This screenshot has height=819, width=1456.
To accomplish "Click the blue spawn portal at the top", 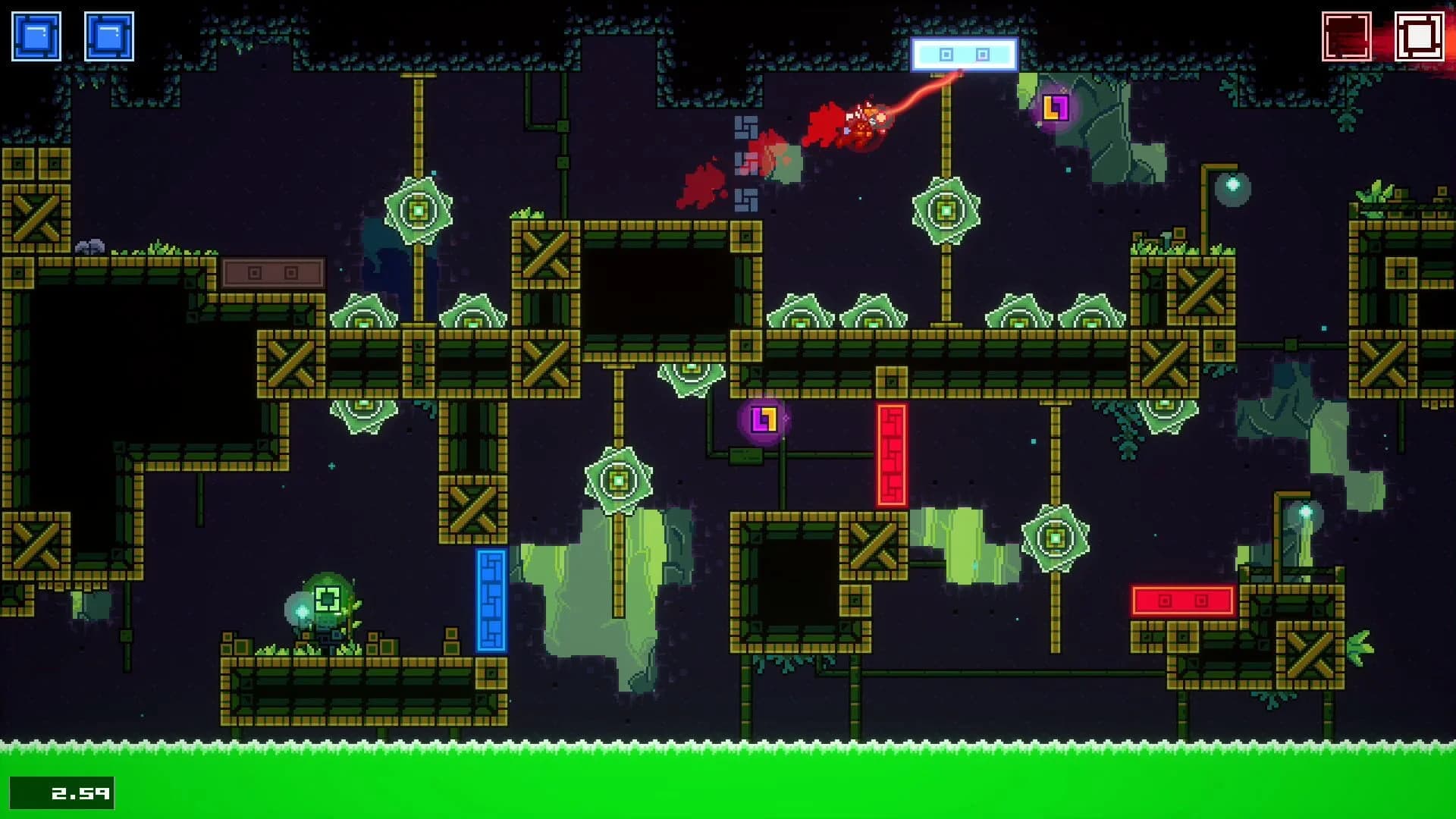I will coord(965,55).
